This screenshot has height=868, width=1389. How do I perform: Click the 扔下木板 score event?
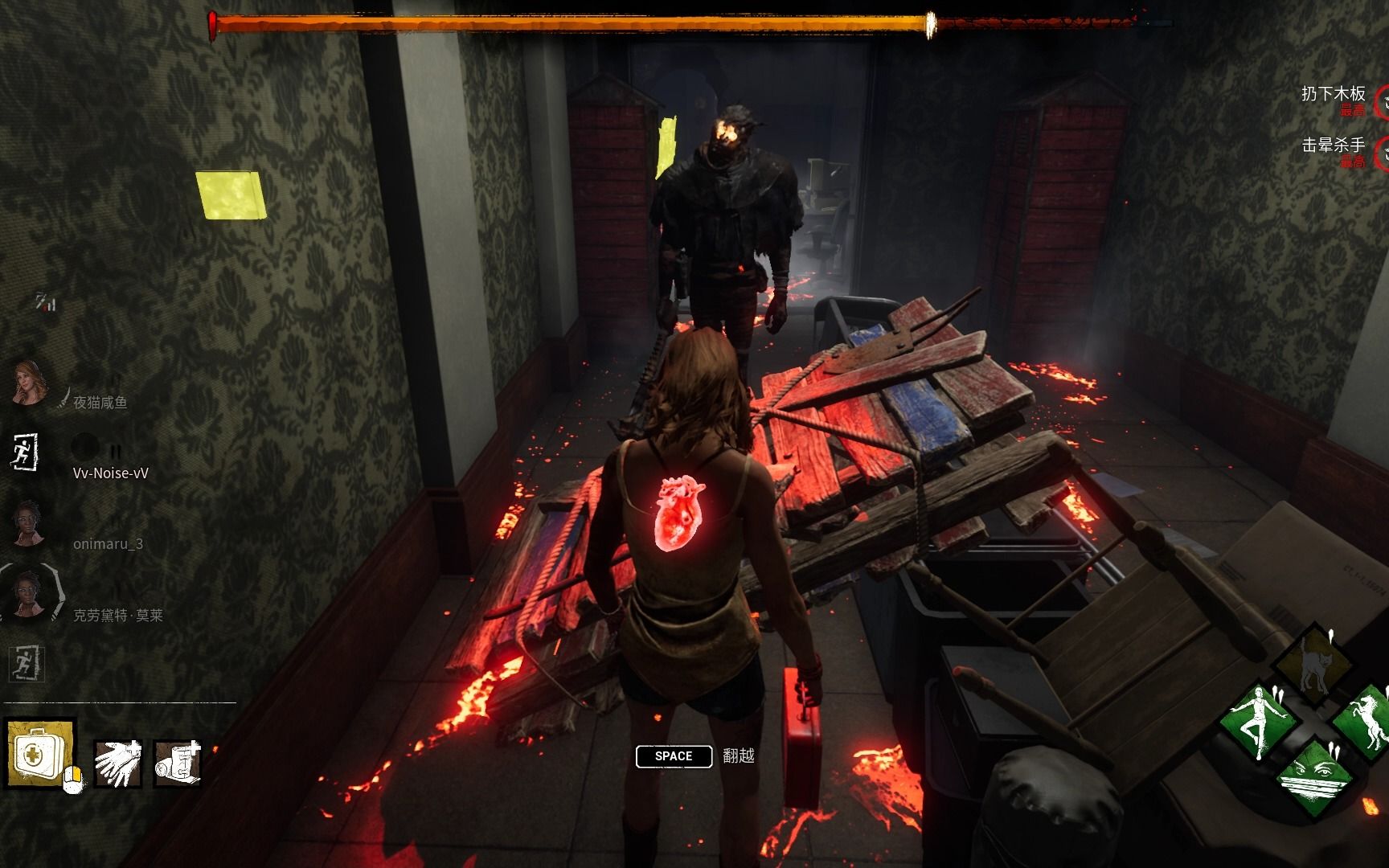click(x=1333, y=95)
